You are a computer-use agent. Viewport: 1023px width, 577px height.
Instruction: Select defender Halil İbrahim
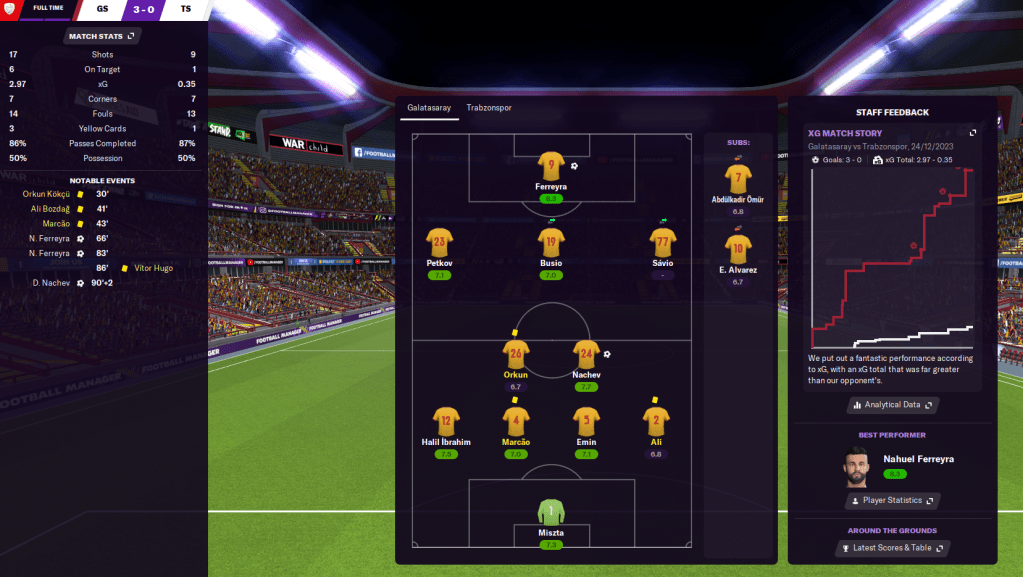click(x=446, y=421)
